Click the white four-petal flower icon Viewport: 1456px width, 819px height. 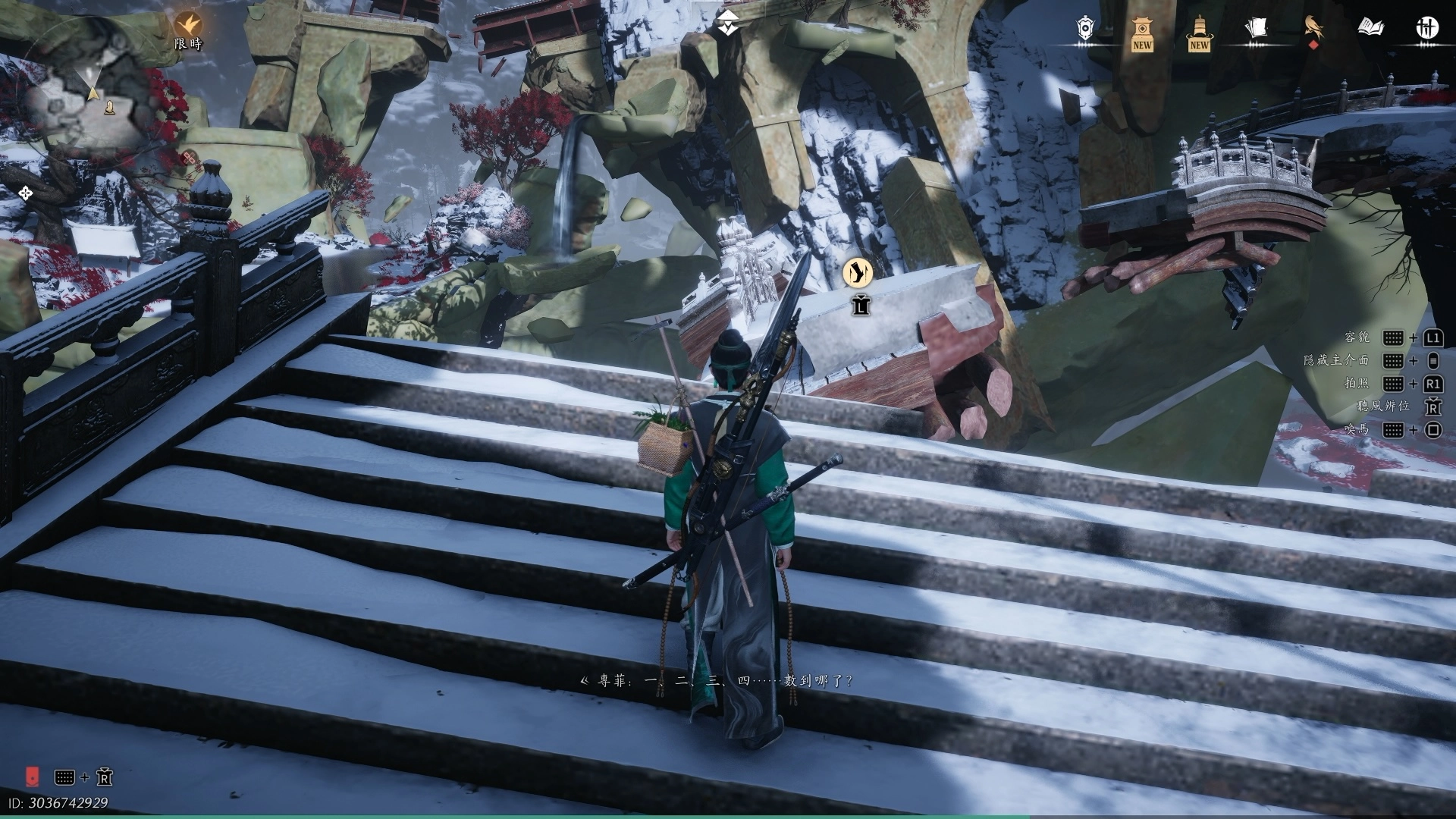[x=25, y=193]
